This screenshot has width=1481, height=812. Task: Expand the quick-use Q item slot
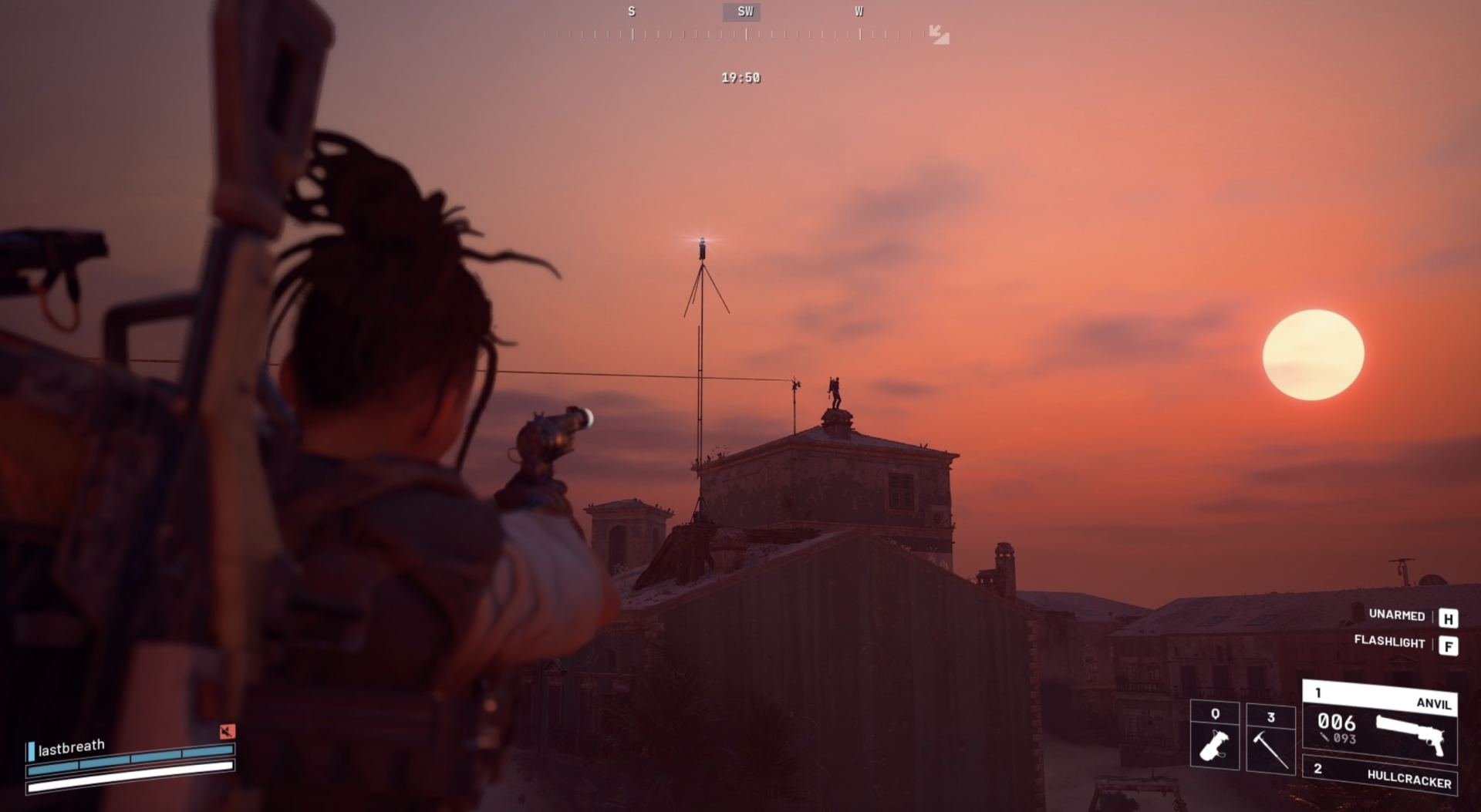1215,736
